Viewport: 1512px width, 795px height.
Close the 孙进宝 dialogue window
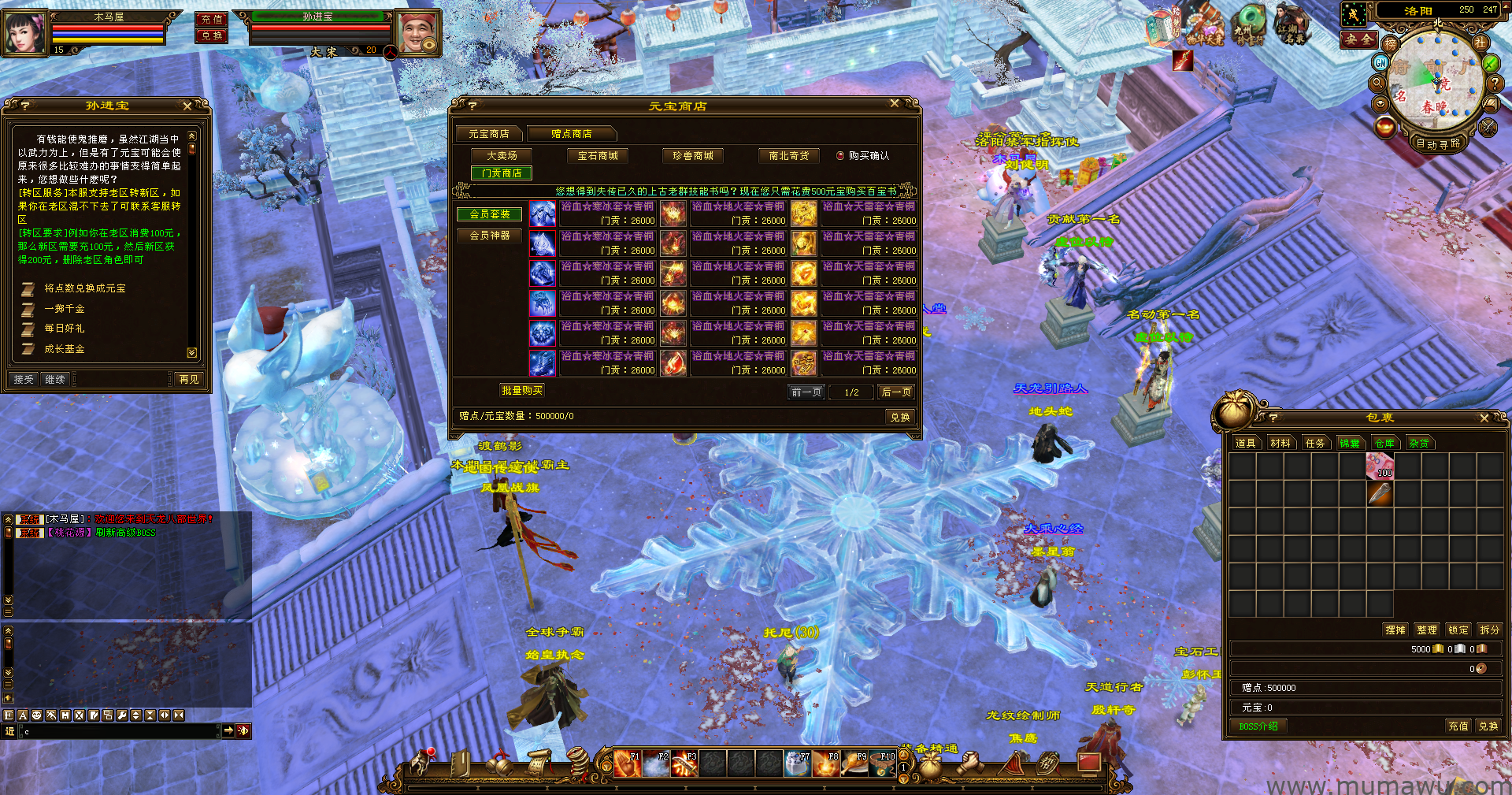187,106
